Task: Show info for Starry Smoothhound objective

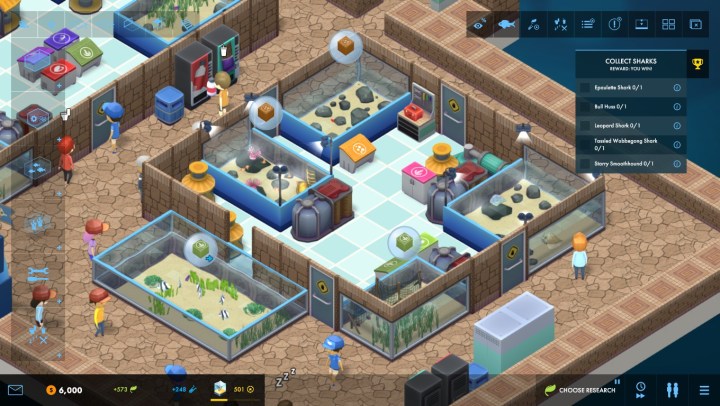Action: pos(677,164)
